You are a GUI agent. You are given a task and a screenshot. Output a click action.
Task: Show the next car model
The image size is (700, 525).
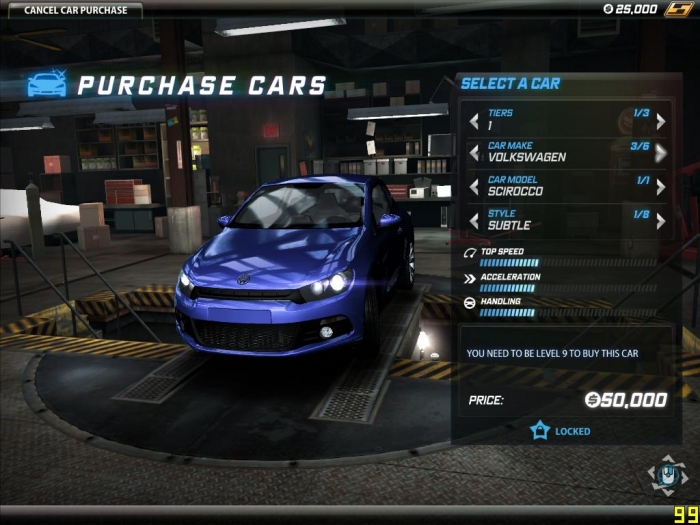click(x=660, y=187)
